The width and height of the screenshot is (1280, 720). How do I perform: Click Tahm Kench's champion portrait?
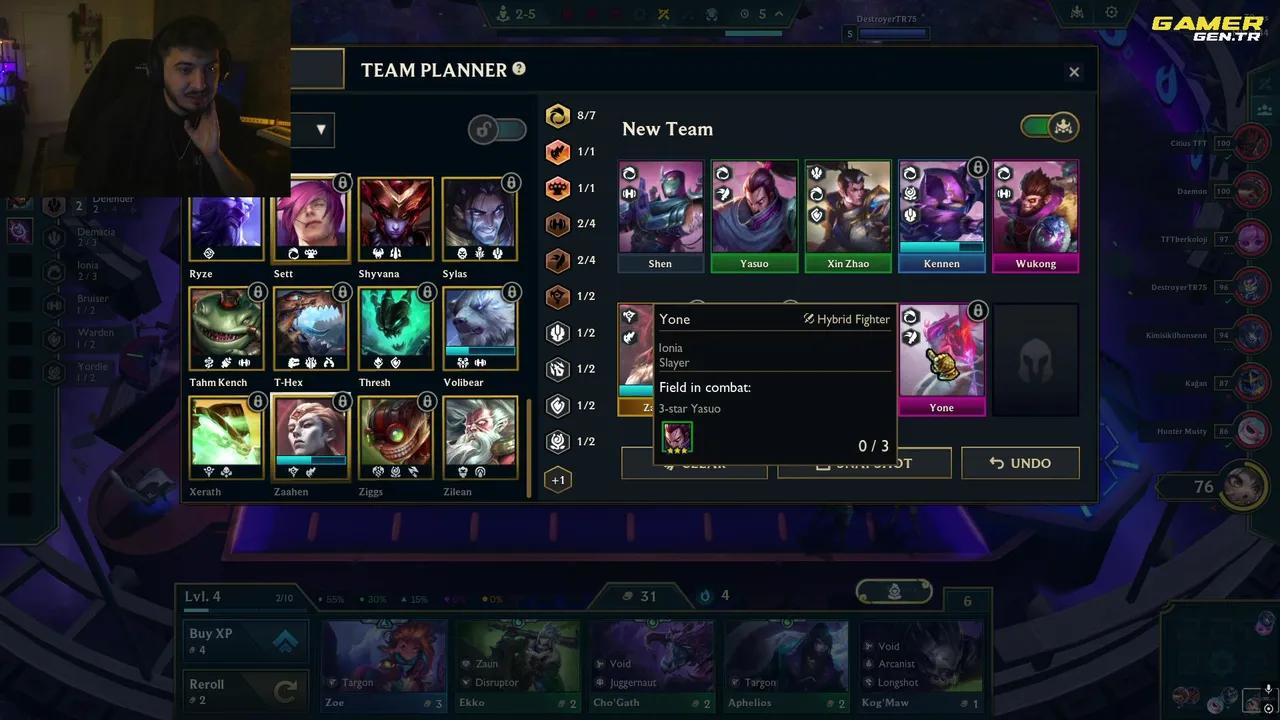click(x=226, y=330)
